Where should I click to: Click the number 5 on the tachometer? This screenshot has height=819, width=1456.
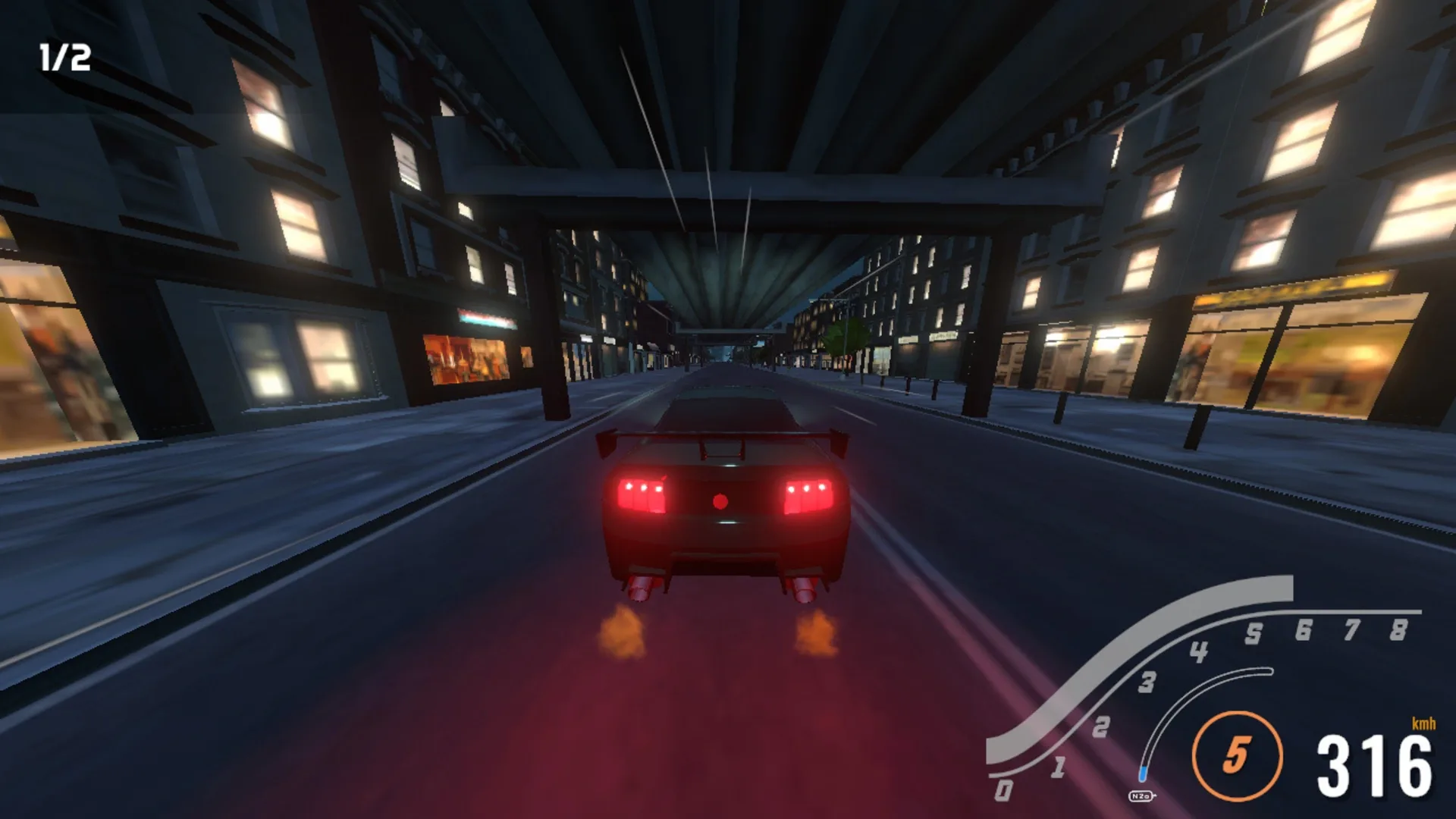tap(1255, 632)
